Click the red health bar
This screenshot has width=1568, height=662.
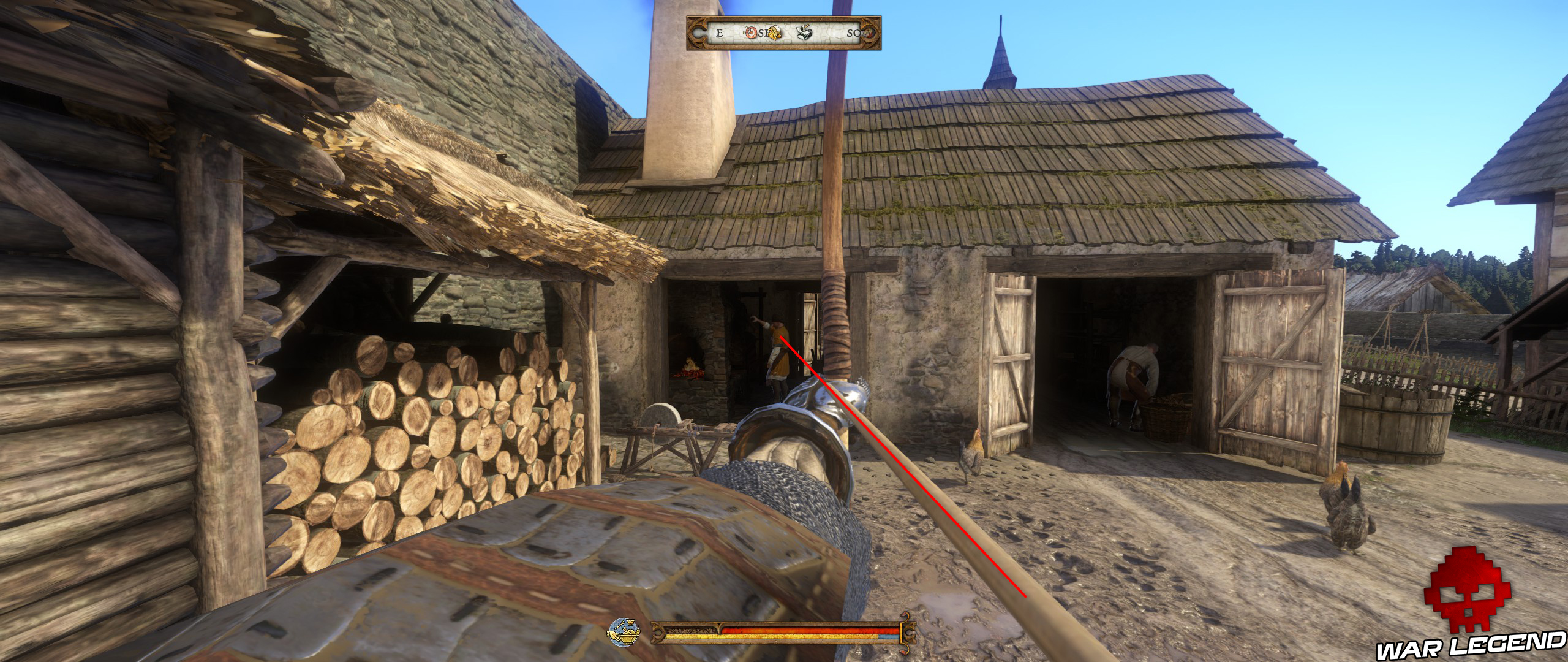click(809, 630)
